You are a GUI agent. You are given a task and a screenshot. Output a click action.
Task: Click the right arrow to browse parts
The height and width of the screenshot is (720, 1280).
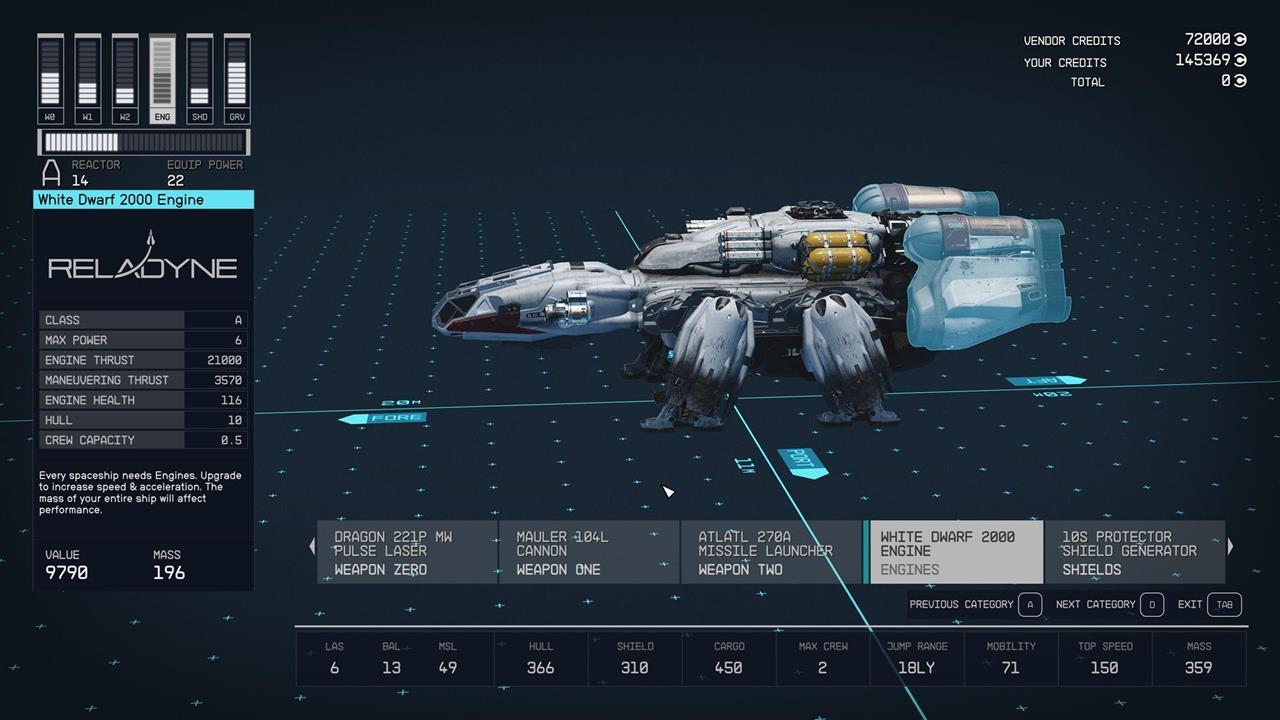tap(1230, 547)
